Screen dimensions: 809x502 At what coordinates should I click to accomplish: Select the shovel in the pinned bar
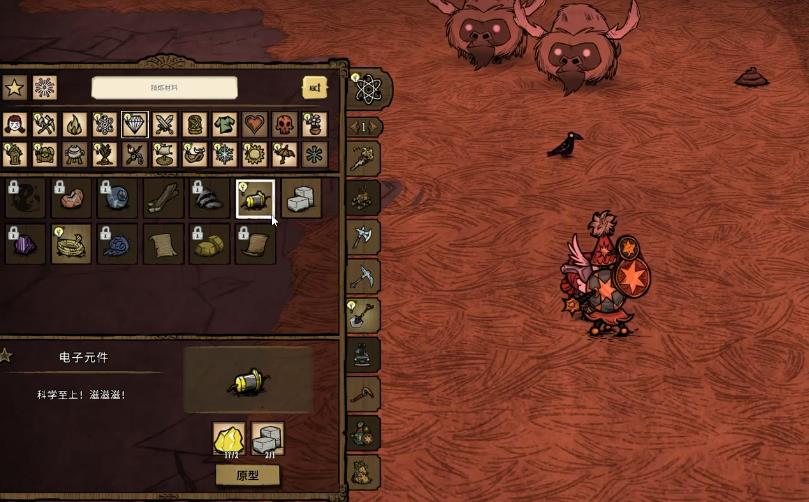[362, 314]
